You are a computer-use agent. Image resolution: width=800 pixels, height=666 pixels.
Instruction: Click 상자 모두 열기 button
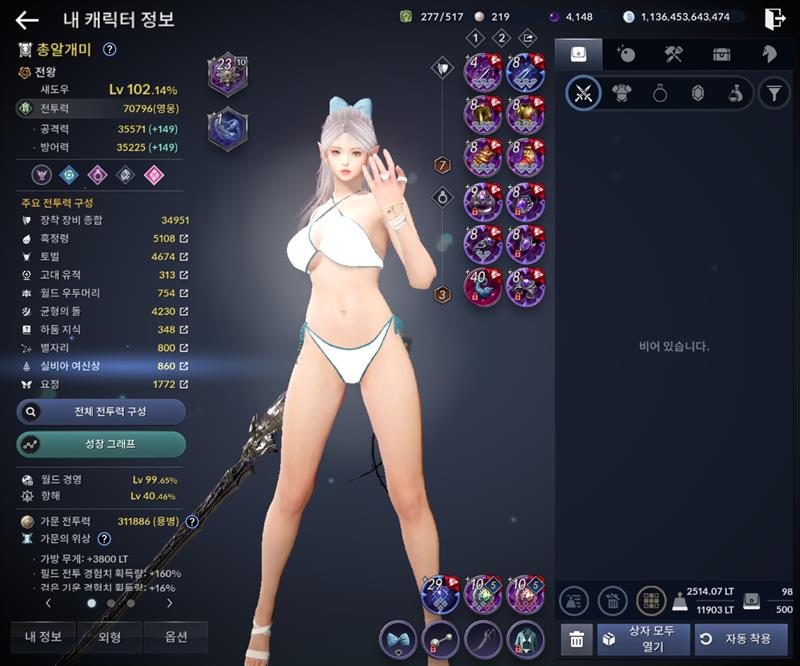pyautogui.click(x=642, y=638)
